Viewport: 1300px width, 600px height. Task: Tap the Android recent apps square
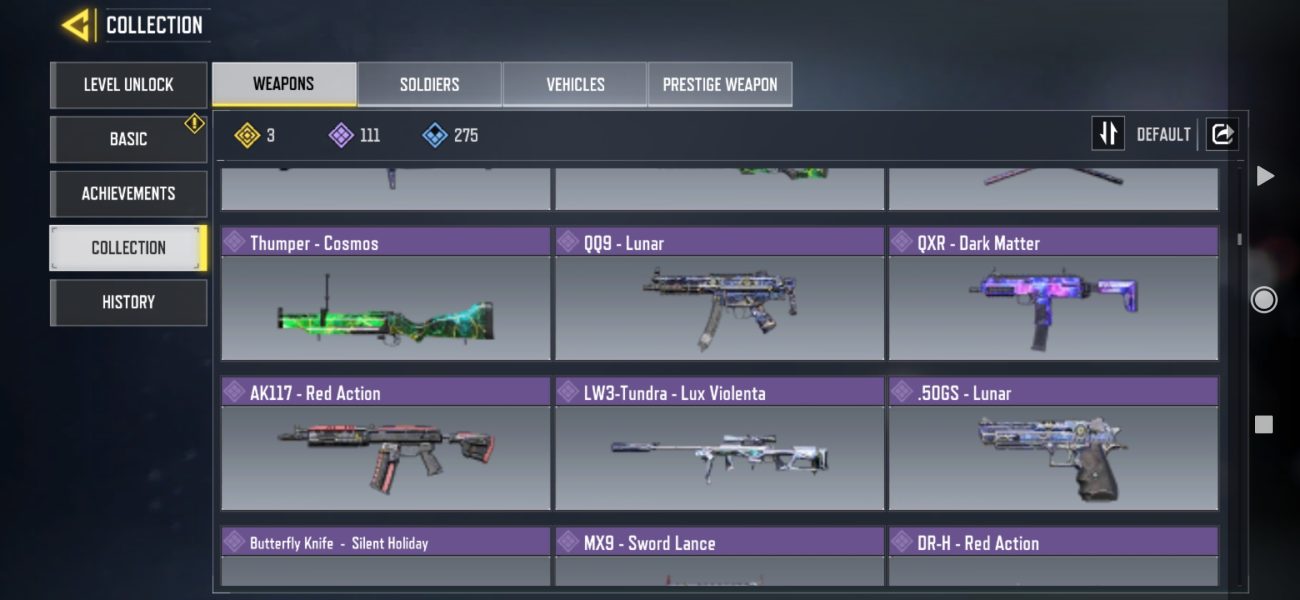[x=1264, y=424]
